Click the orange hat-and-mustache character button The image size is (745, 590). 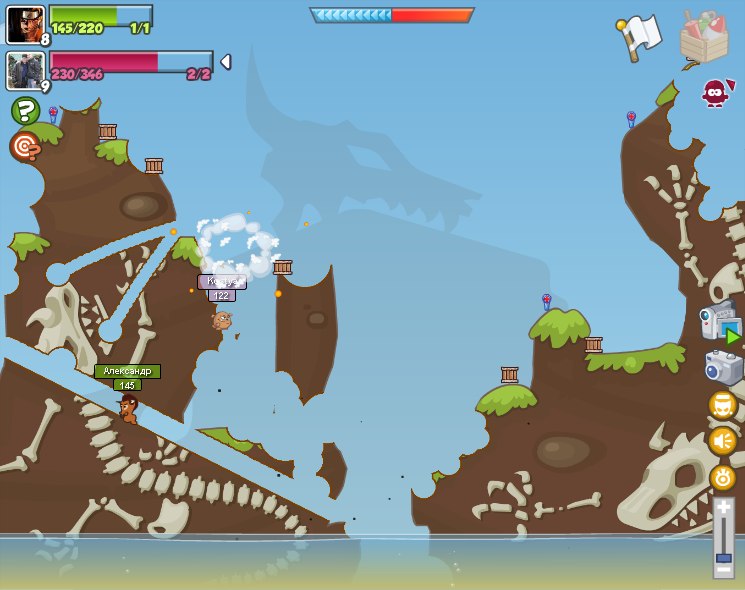click(x=722, y=405)
